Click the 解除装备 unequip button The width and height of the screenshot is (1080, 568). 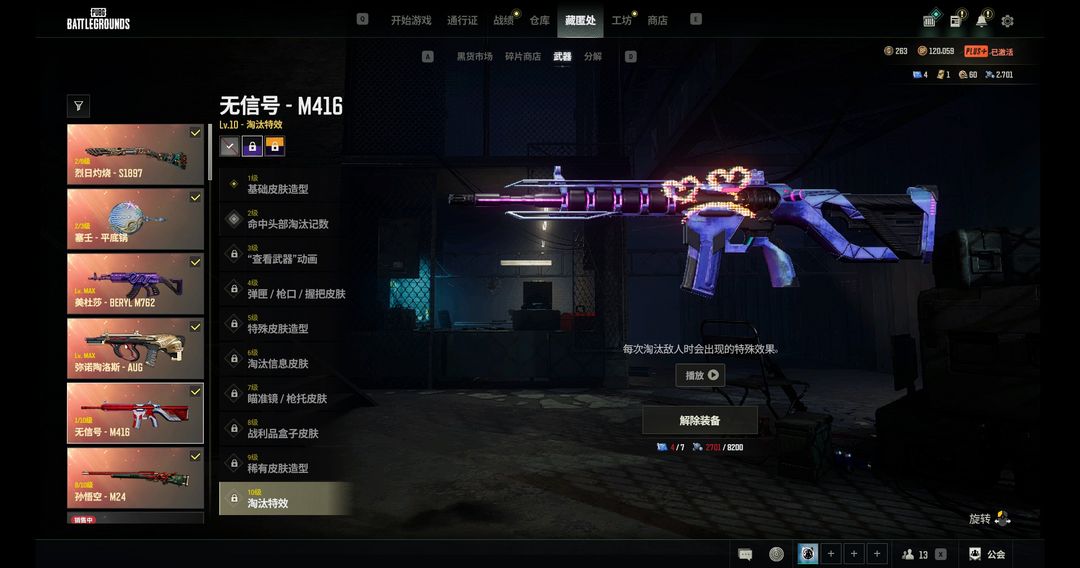(700, 420)
